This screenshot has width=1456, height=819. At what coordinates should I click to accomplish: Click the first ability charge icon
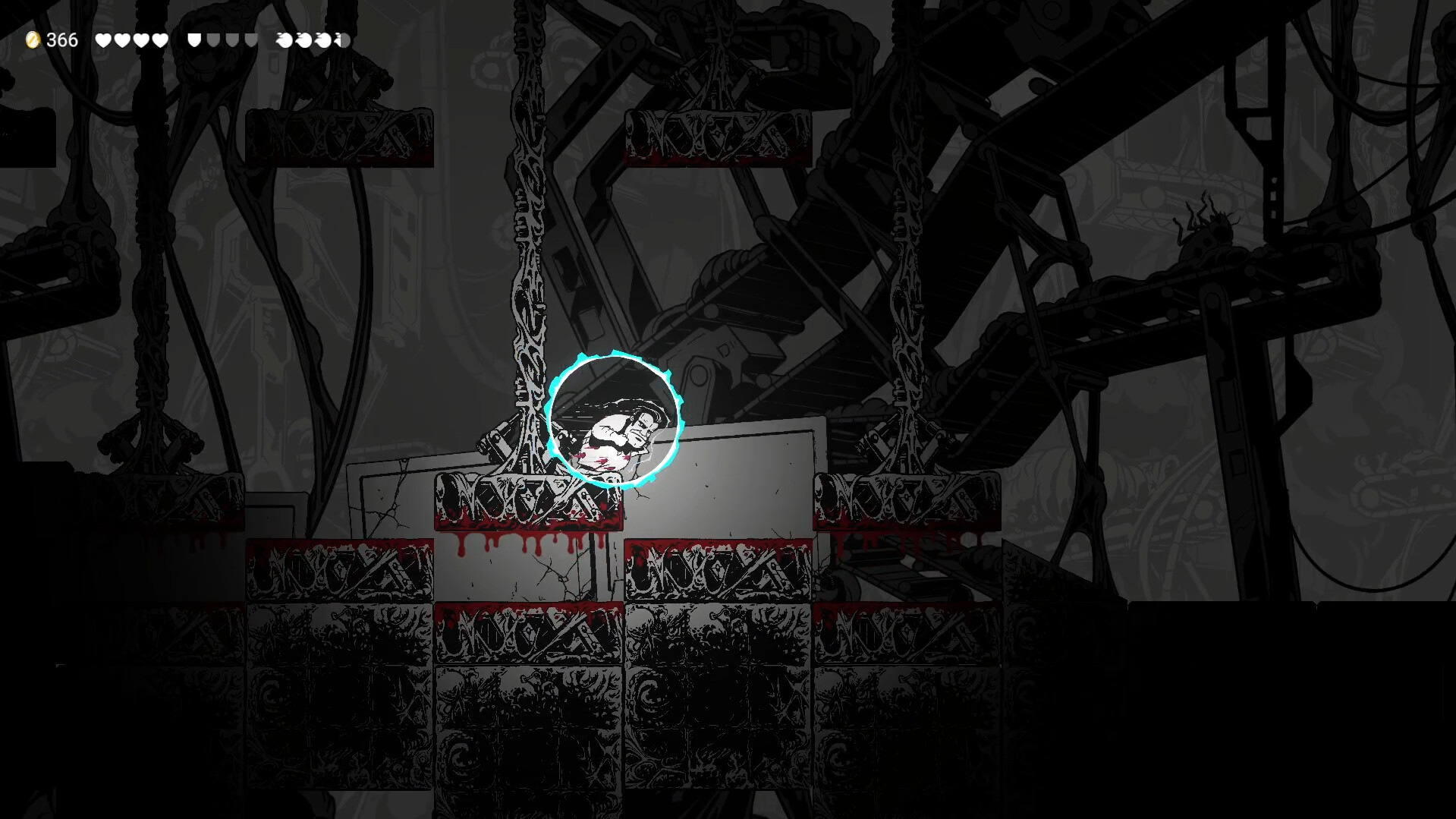(x=284, y=39)
